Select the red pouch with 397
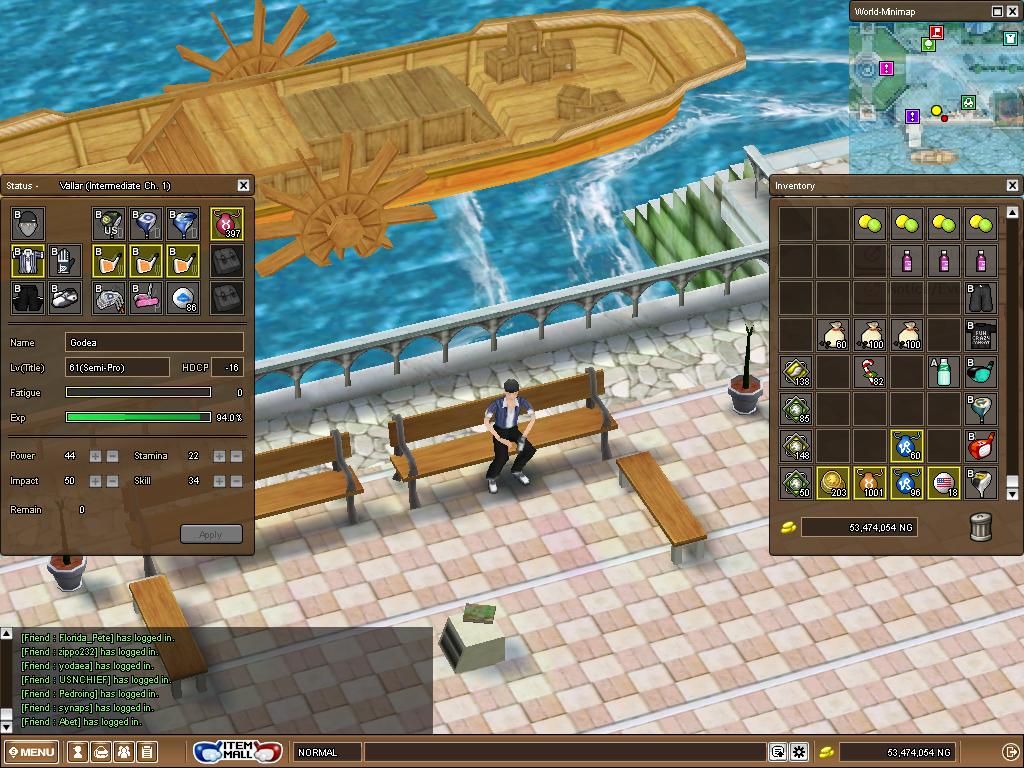 click(227, 224)
